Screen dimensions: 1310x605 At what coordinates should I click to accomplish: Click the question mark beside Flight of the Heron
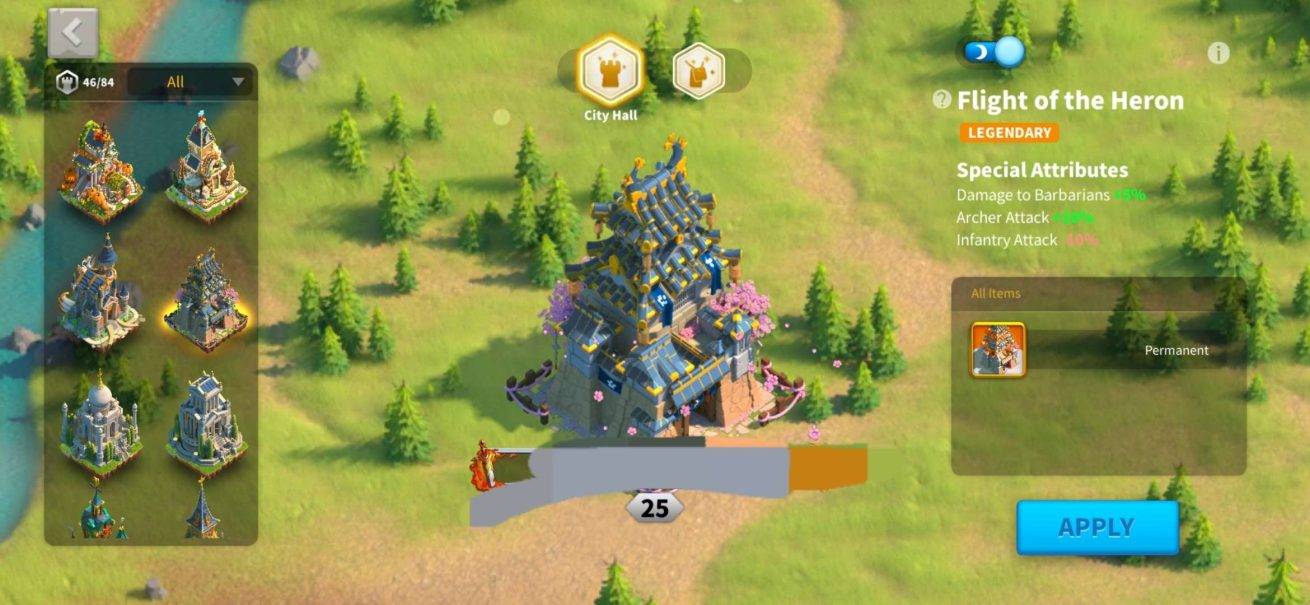941,100
